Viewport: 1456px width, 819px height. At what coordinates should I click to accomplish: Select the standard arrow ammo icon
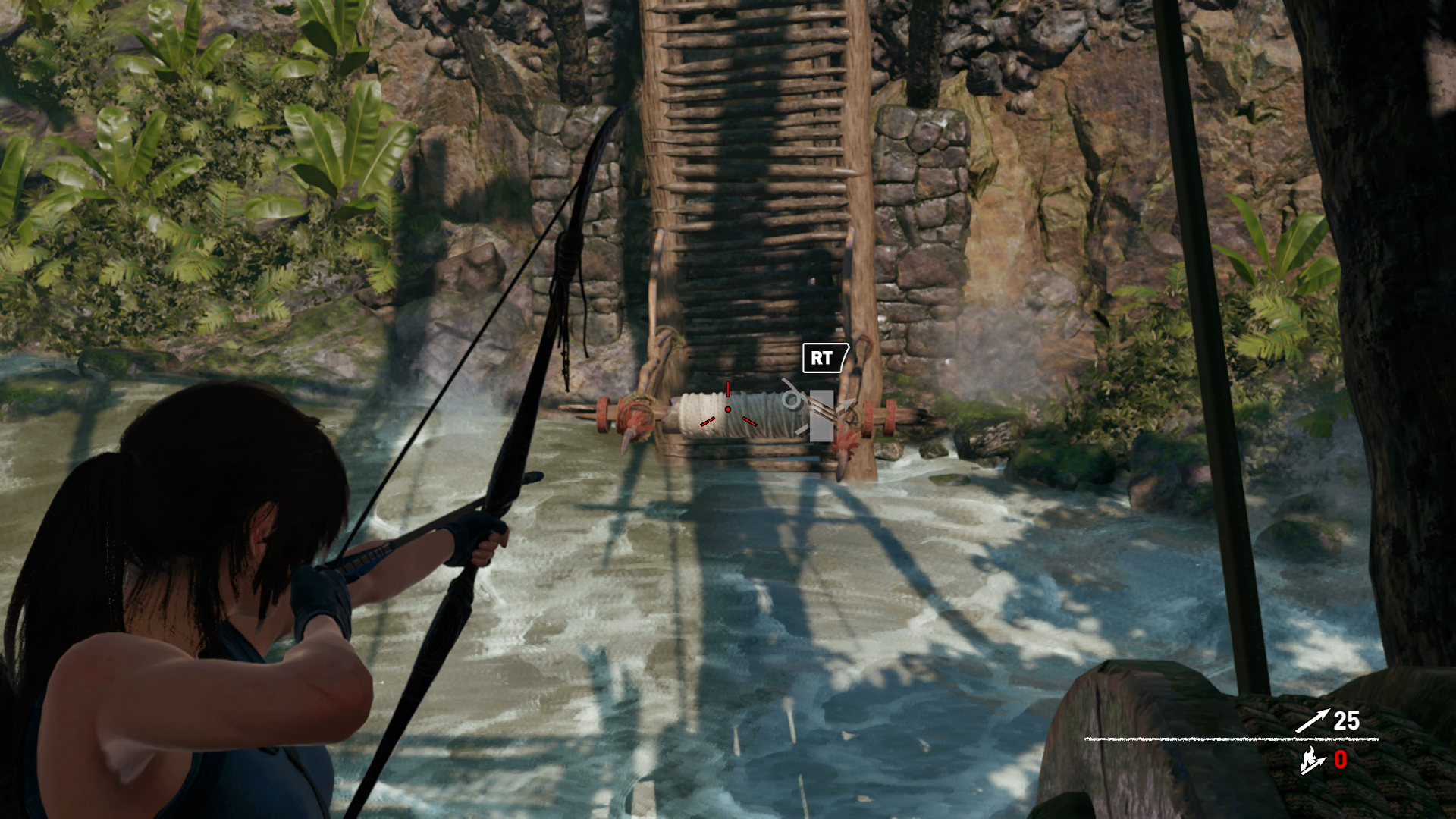(1312, 720)
